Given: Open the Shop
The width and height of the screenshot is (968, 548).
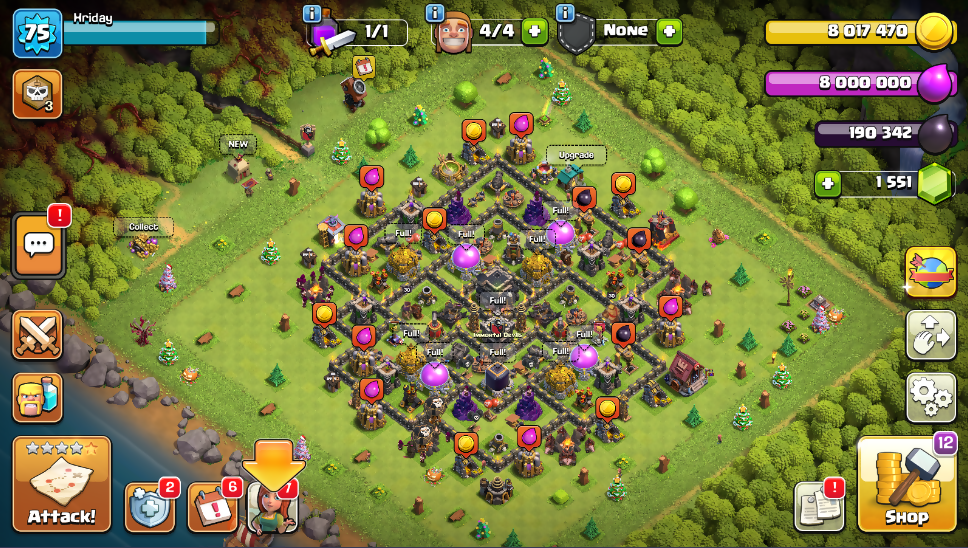Looking at the screenshot, I should click(x=905, y=484).
